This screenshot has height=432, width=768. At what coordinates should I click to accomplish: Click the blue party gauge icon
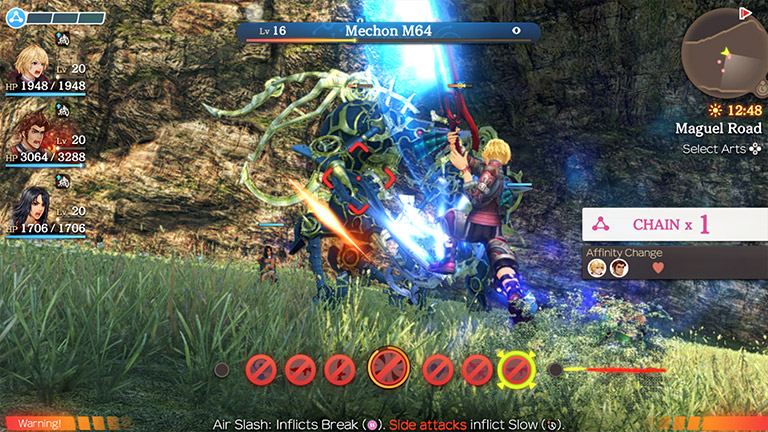coord(15,17)
